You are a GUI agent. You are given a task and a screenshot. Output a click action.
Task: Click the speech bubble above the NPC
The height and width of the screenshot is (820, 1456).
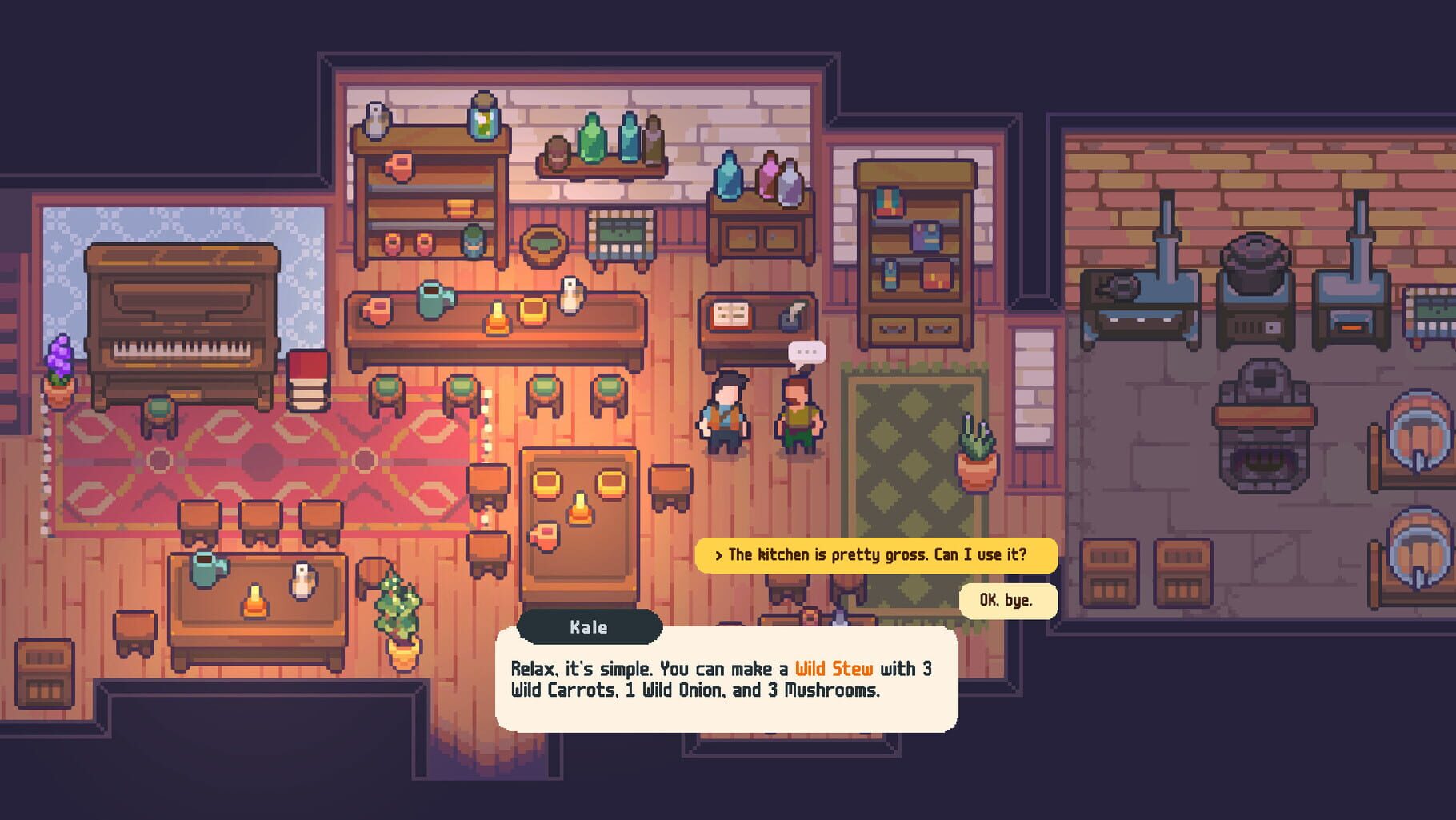(806, 352)
